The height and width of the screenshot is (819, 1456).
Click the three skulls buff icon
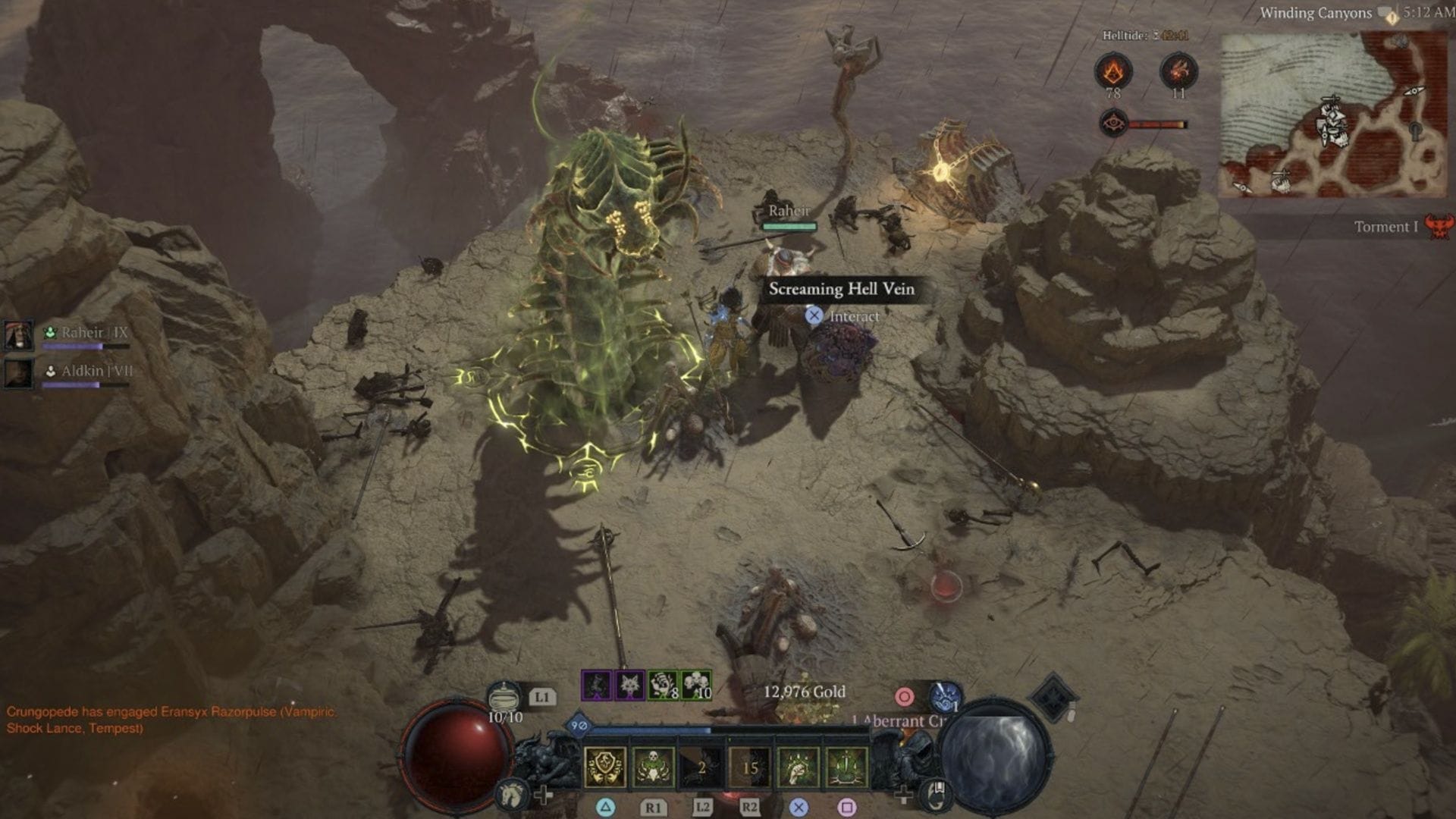[696, 686]
